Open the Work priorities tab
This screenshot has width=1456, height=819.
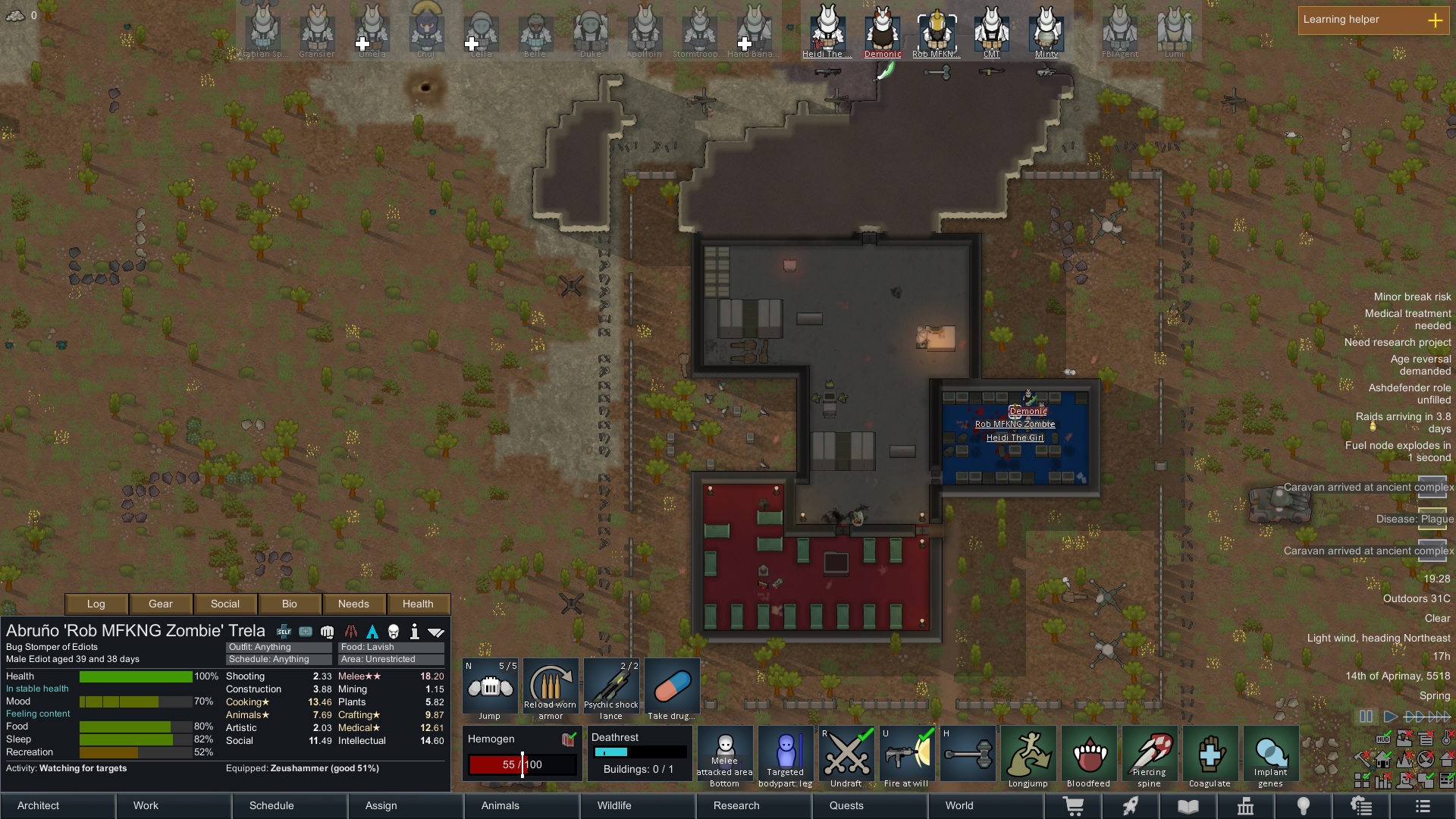click(x=146, y=805)
